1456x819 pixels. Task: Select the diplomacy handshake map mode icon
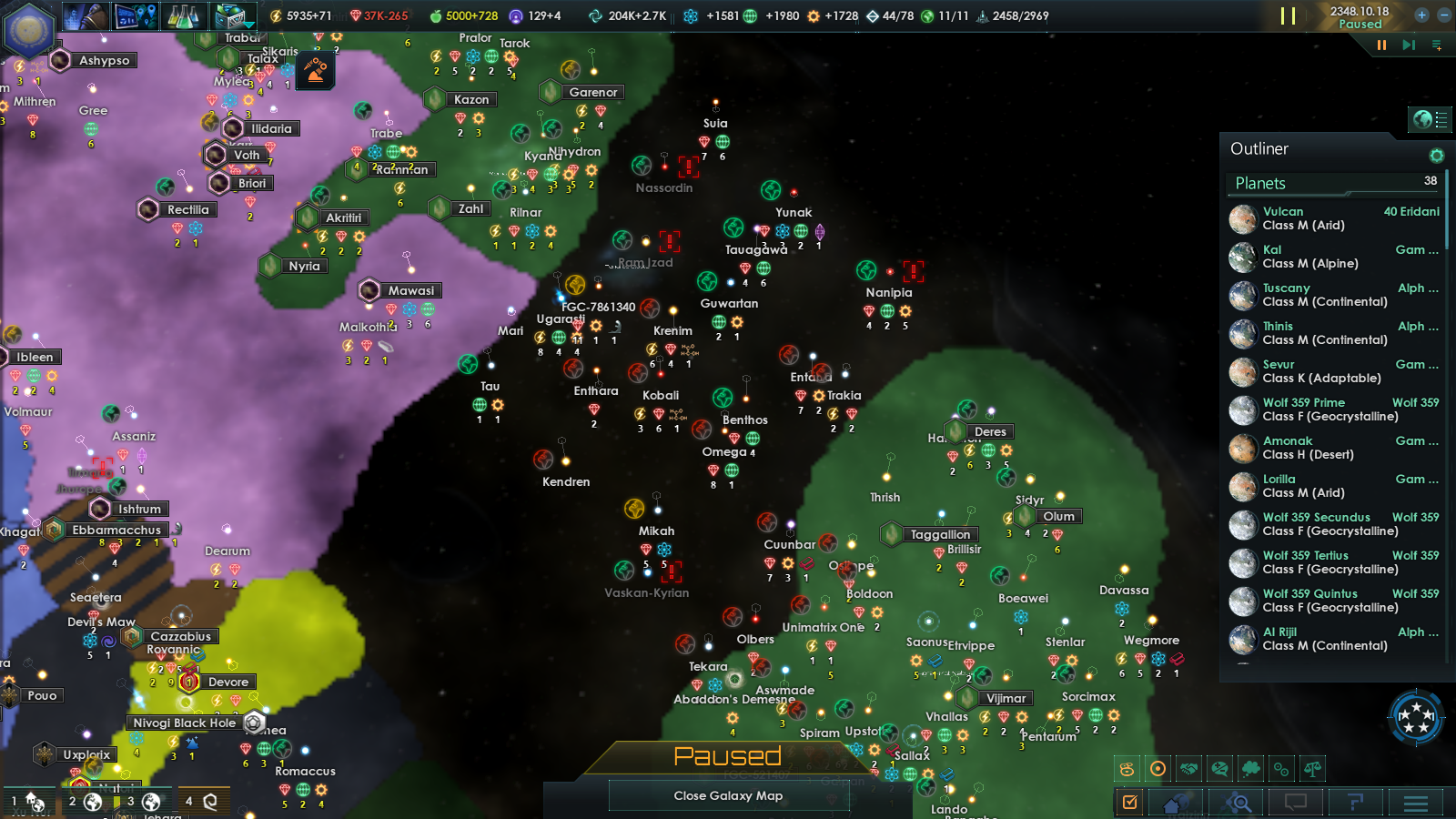pyautogui.click(x=1188, y=769)
